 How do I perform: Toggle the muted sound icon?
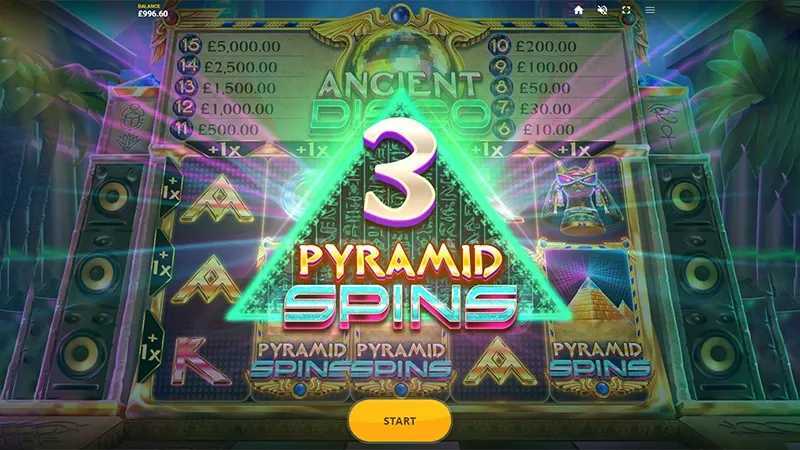tap(602, 10)
